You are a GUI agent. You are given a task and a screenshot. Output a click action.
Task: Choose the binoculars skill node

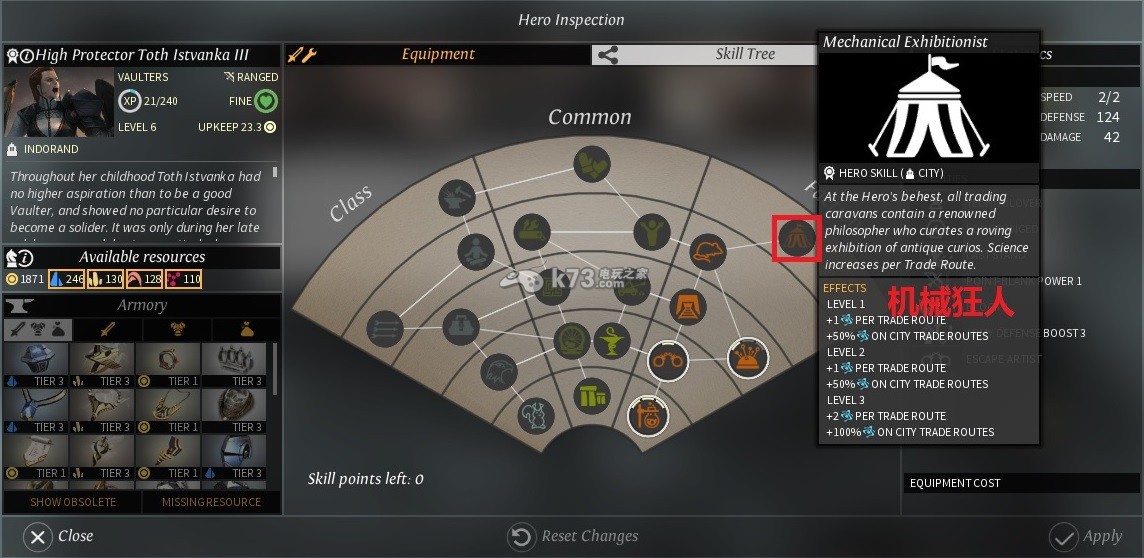coord(667,361)
